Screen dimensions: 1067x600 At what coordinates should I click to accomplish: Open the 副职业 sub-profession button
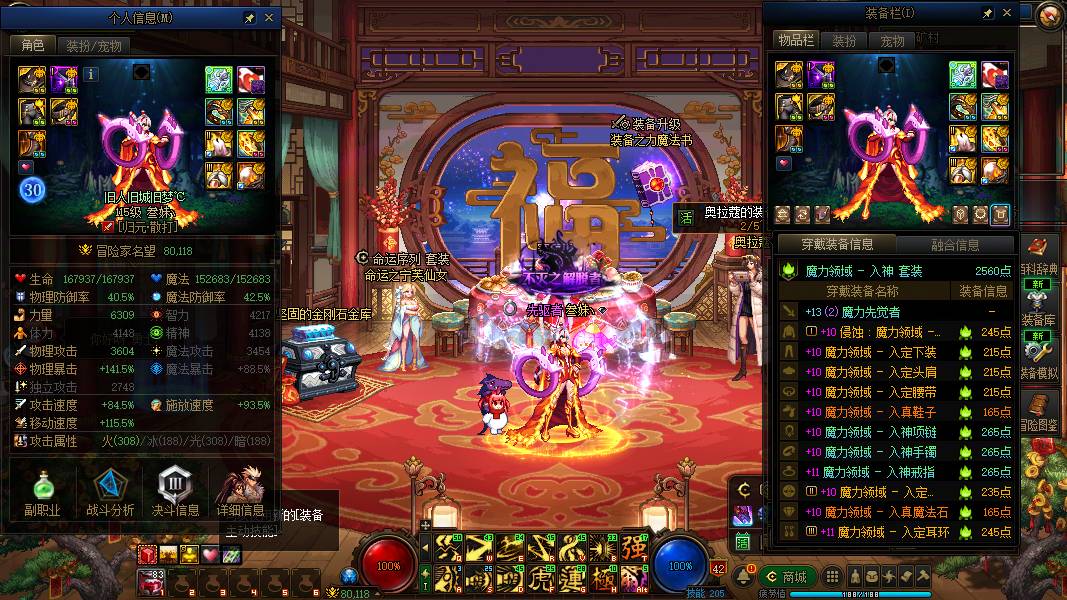click(x=43, y=493)
